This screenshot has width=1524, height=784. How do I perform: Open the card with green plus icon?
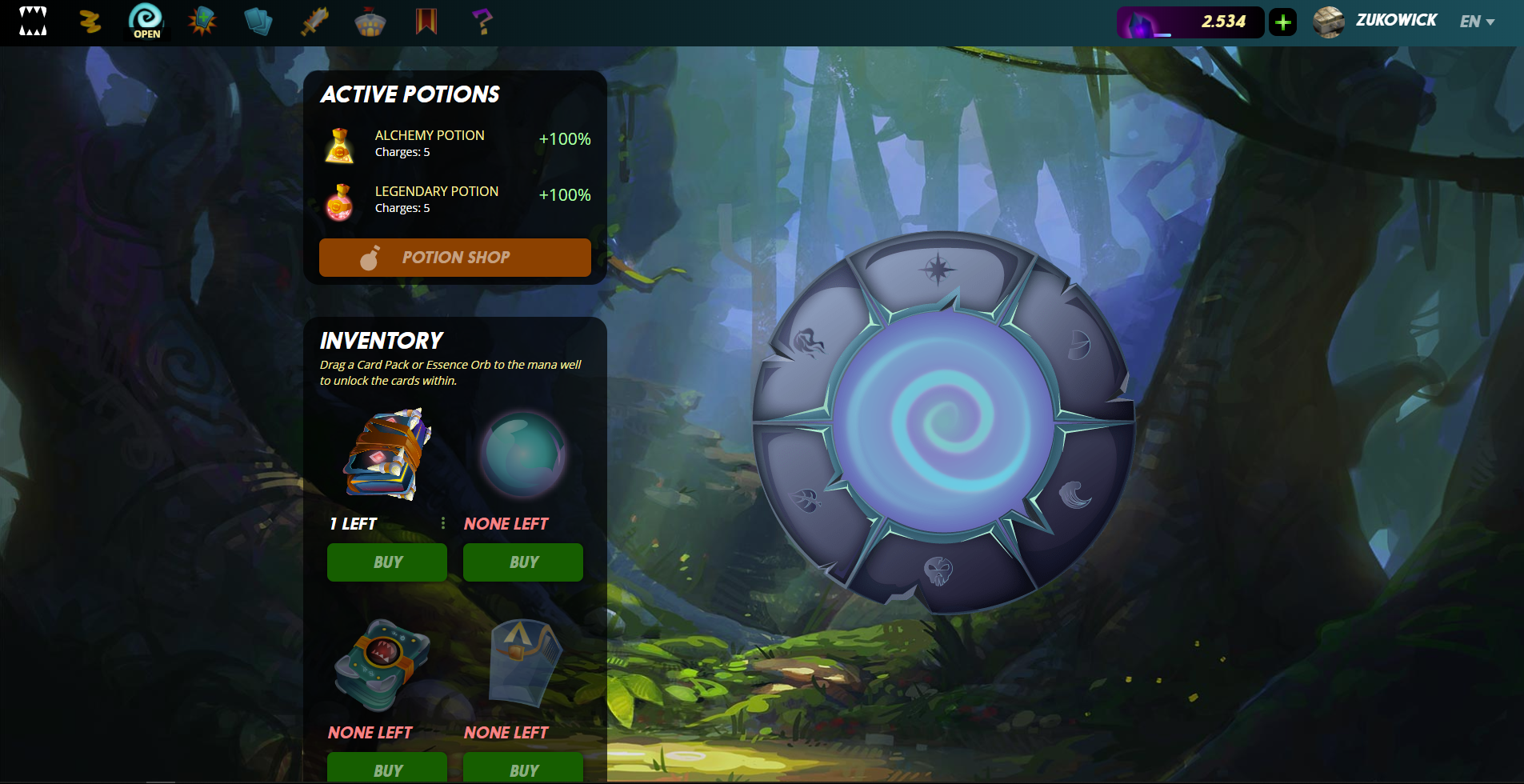(x=202, y=21)
